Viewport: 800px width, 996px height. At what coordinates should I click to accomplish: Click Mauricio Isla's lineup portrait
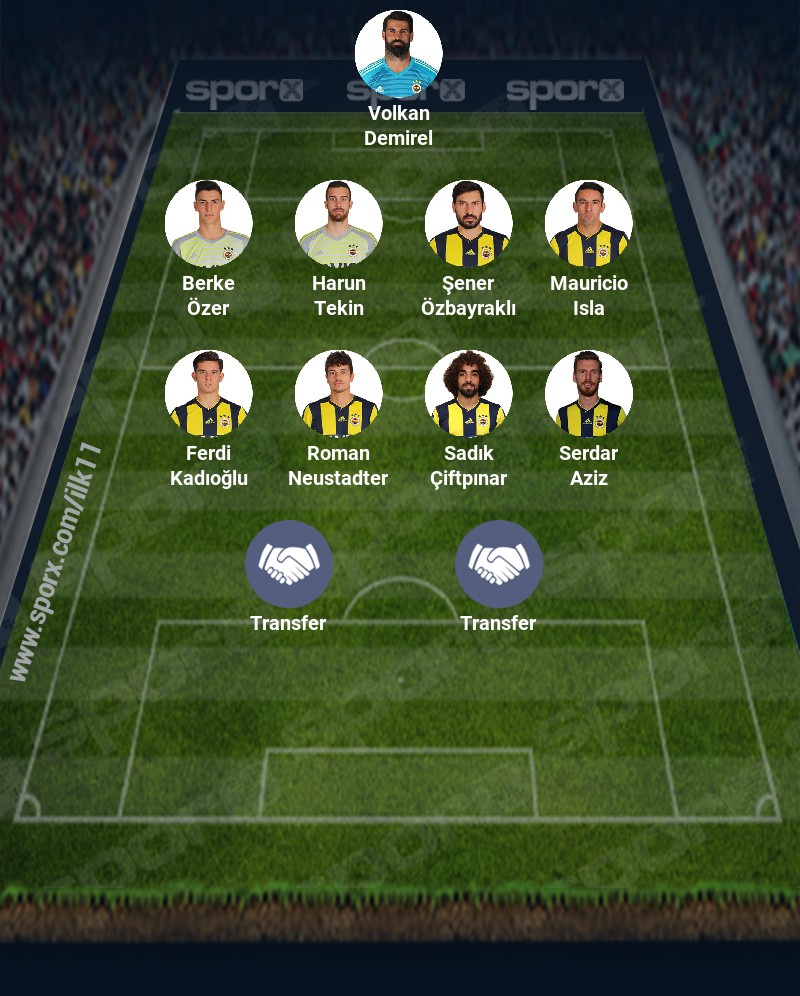(588, 224)
